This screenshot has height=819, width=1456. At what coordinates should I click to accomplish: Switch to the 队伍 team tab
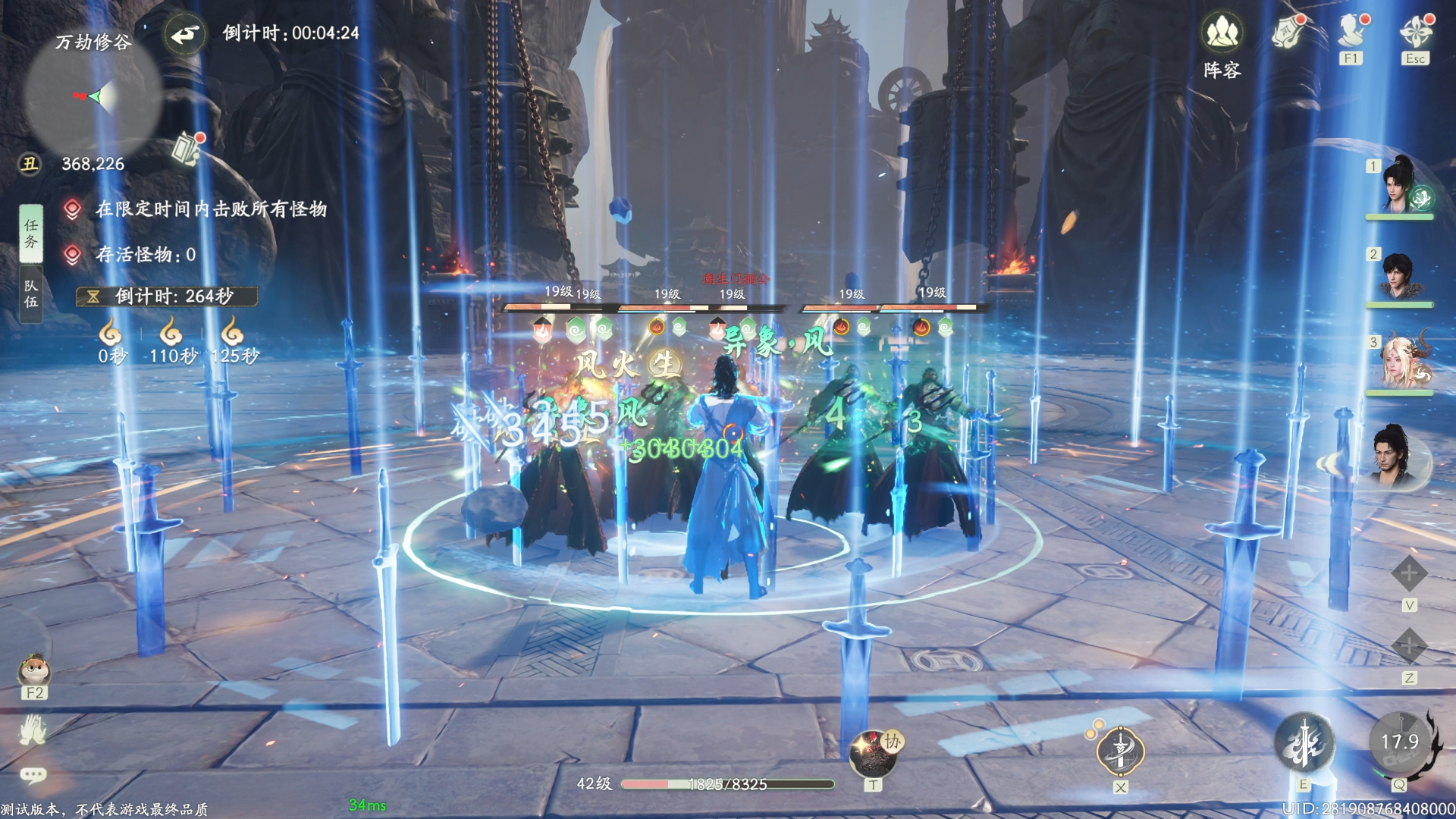[31, 294]
